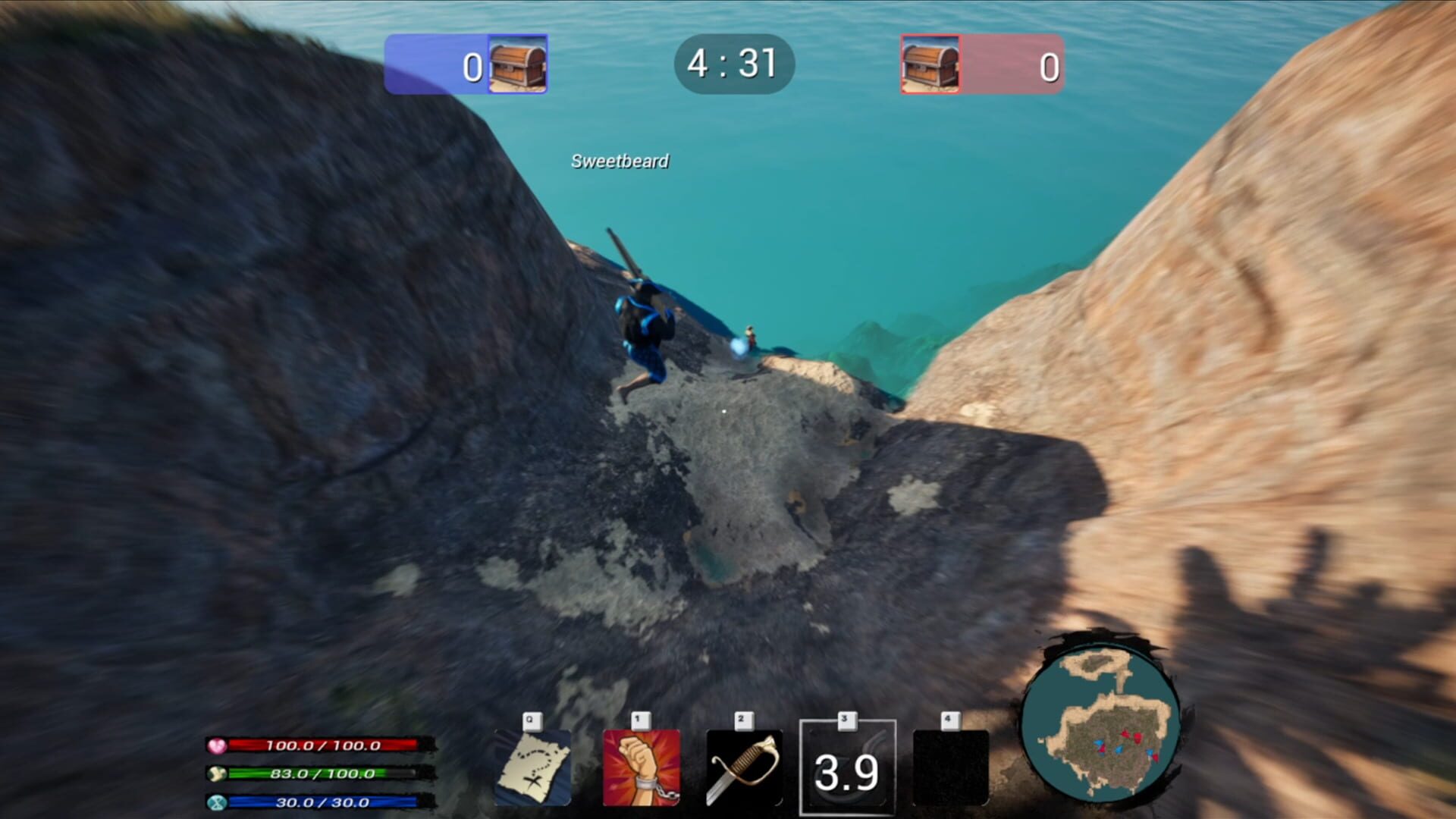Image resolution: width=1456 pixels, height=819 pixels.
Task: Click the red team score panel showing 0
Action: click(x=1009, y=64)
